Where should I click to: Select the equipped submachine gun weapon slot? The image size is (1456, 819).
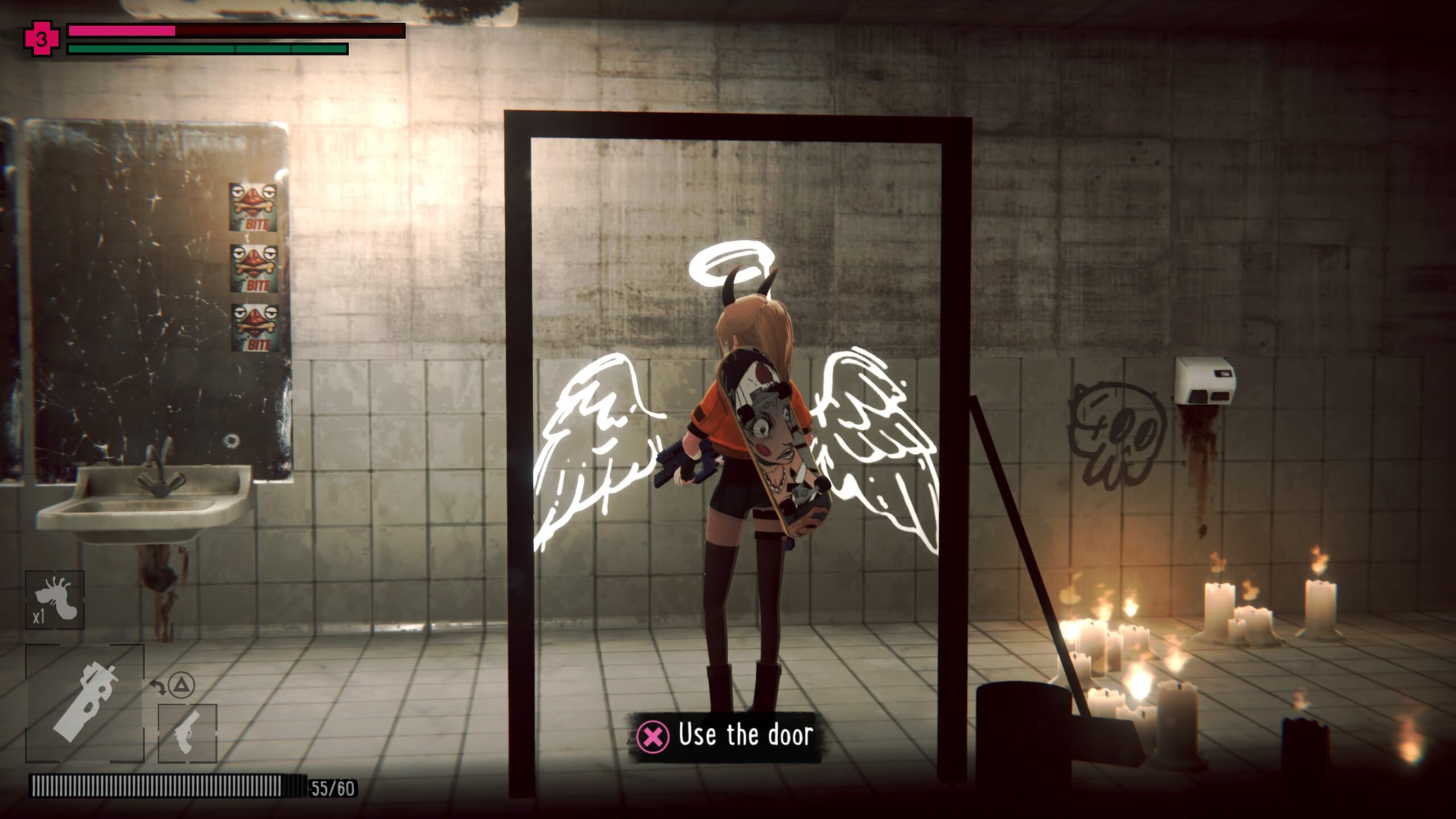pyautogui.click(x=85, y=703)
